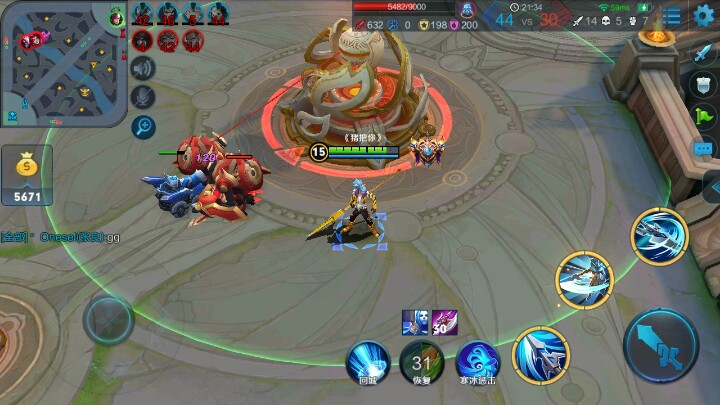
Task: Tap the virtual movement joystick
Action: click(108, 320)
